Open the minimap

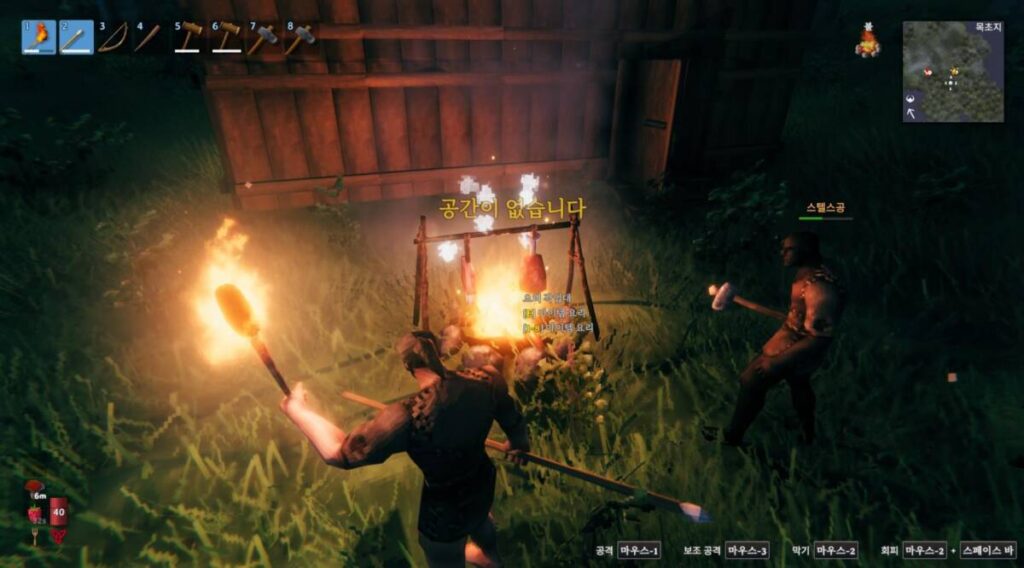pos(953,72)
